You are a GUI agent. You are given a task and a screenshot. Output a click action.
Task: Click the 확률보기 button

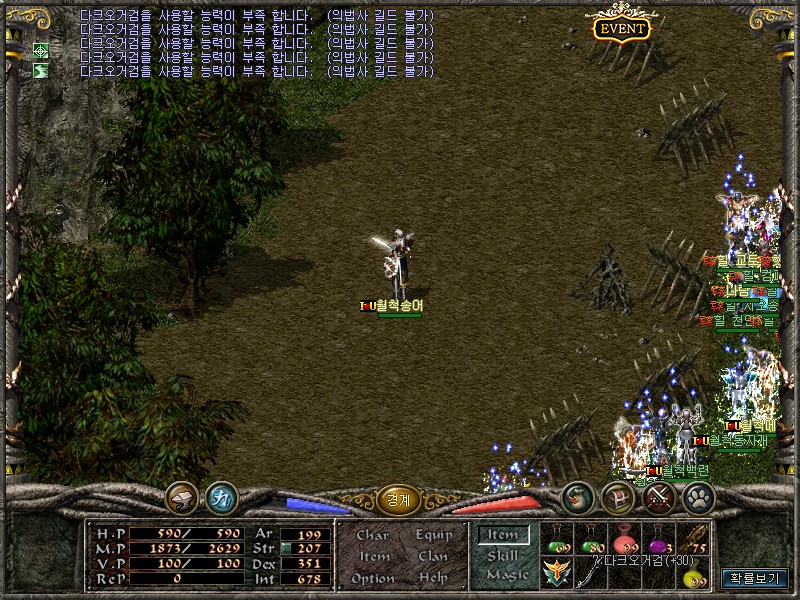755,578
